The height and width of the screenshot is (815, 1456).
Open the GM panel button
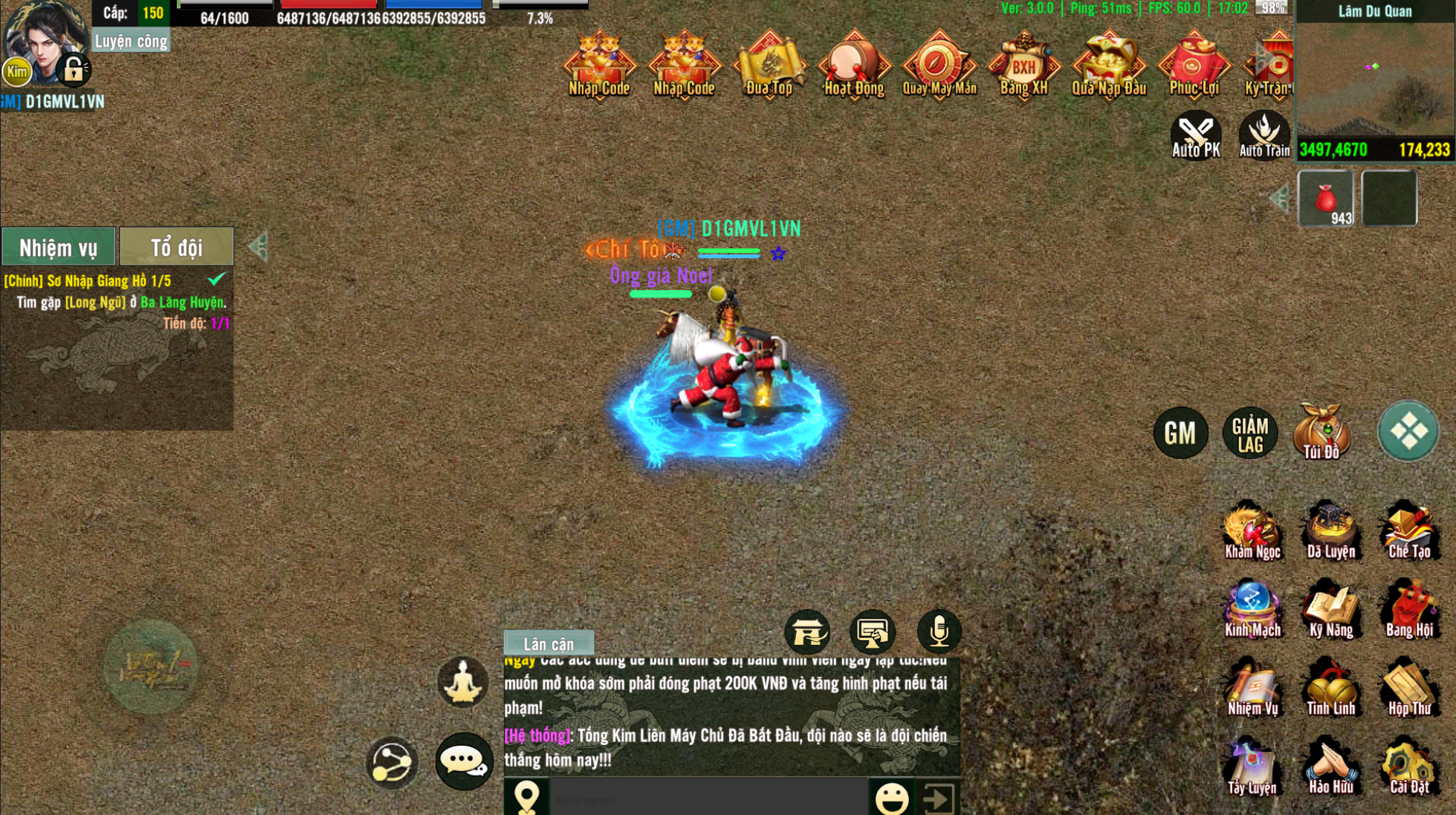[x=1180, y=433]
